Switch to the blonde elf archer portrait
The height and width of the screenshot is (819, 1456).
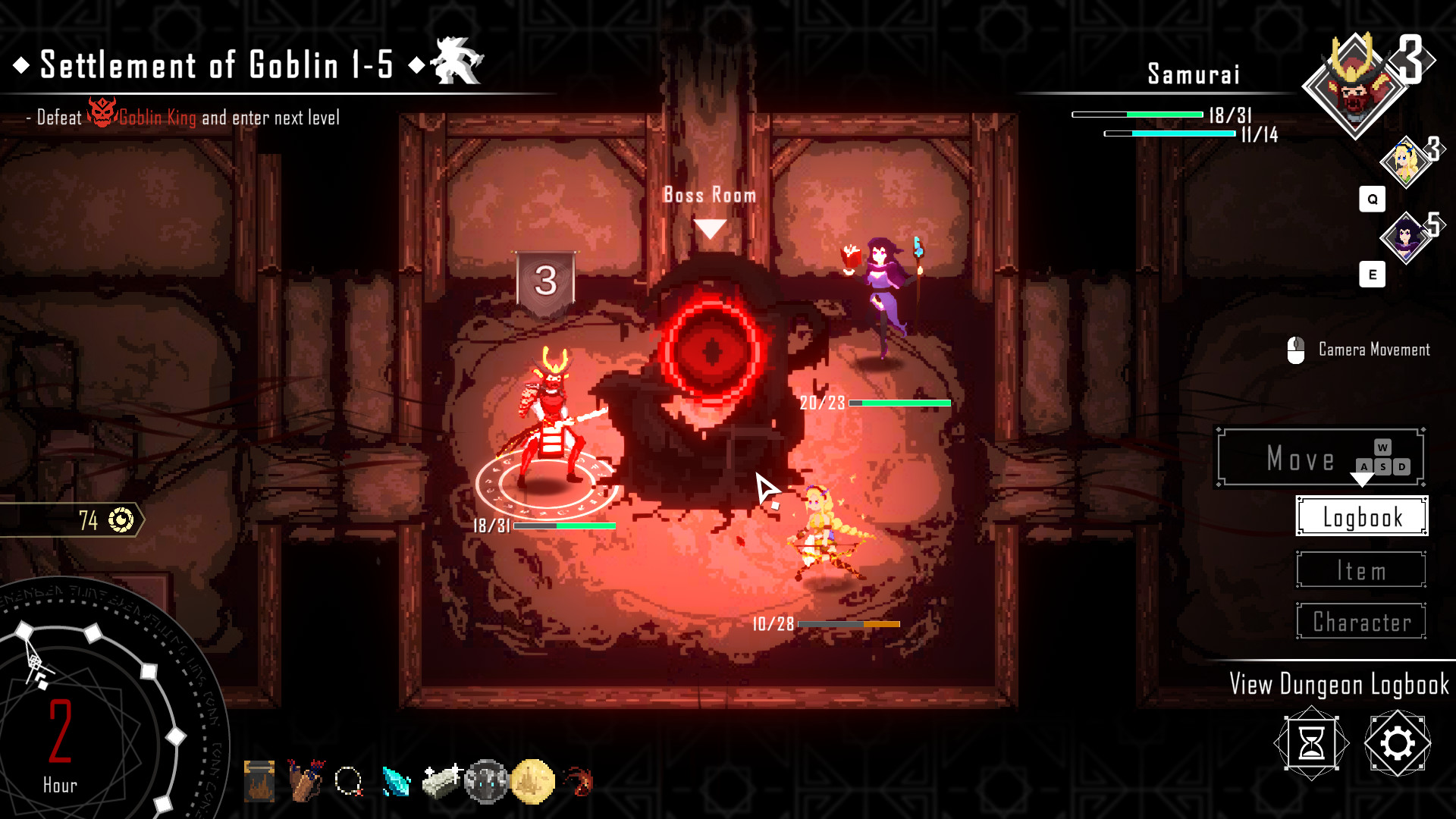pyautogui.click(x=1405, y=162)
